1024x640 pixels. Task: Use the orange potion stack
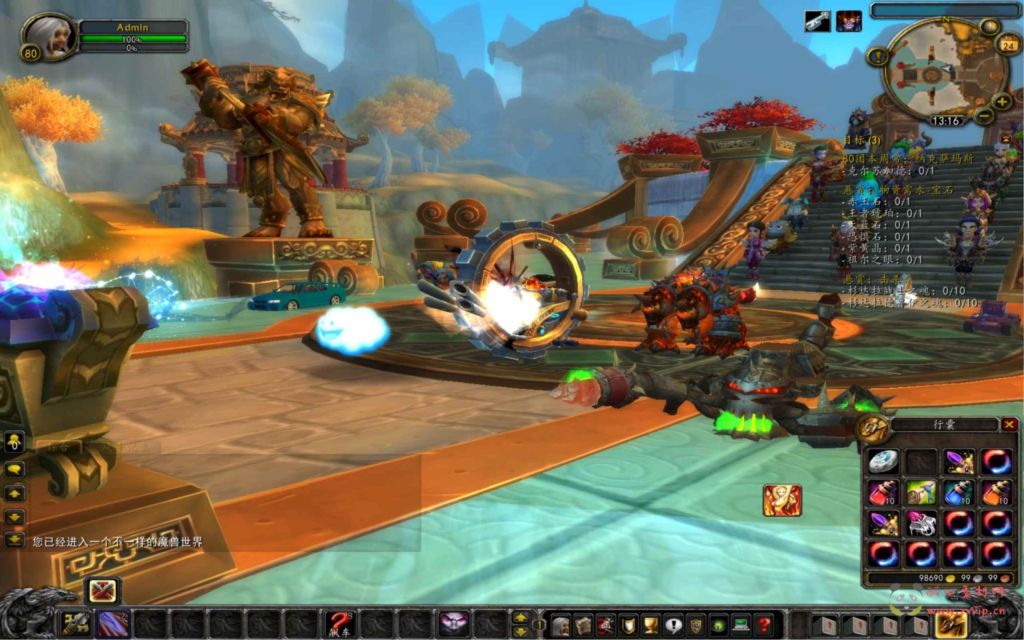pyautogui.click(x=996, y=492)
